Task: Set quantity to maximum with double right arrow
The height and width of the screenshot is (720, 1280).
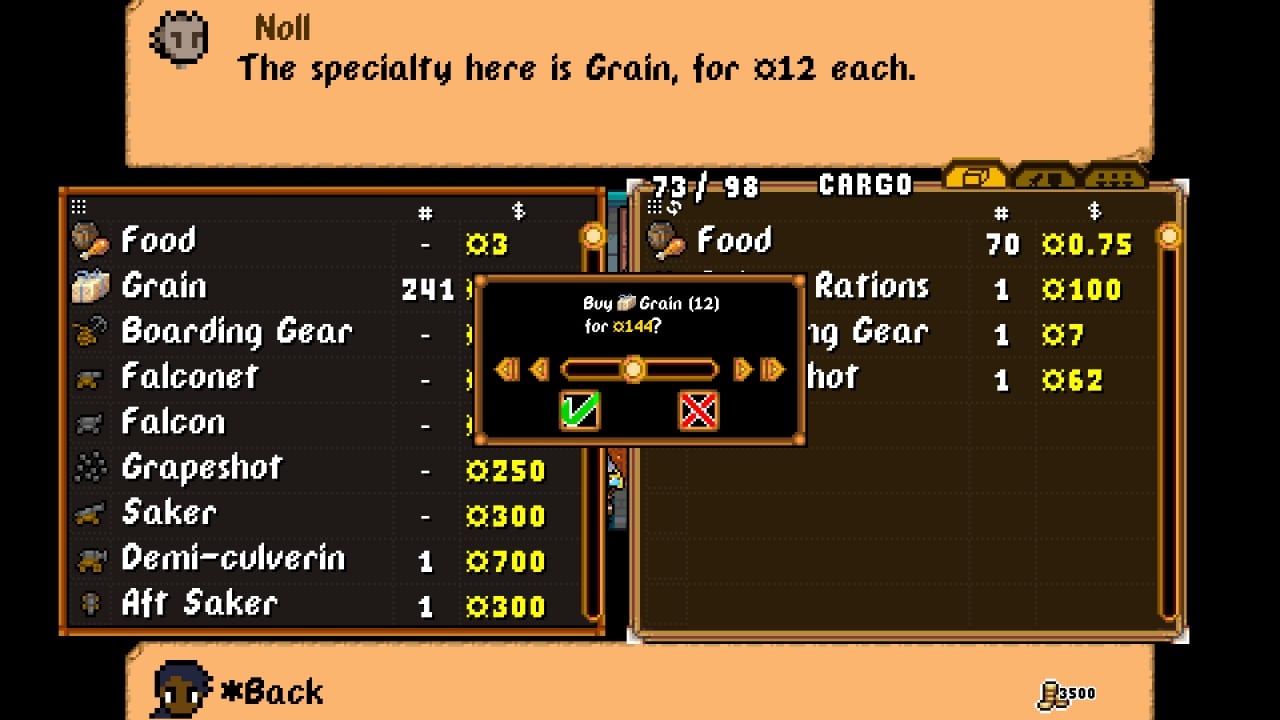Action: [x=773, y=370]
